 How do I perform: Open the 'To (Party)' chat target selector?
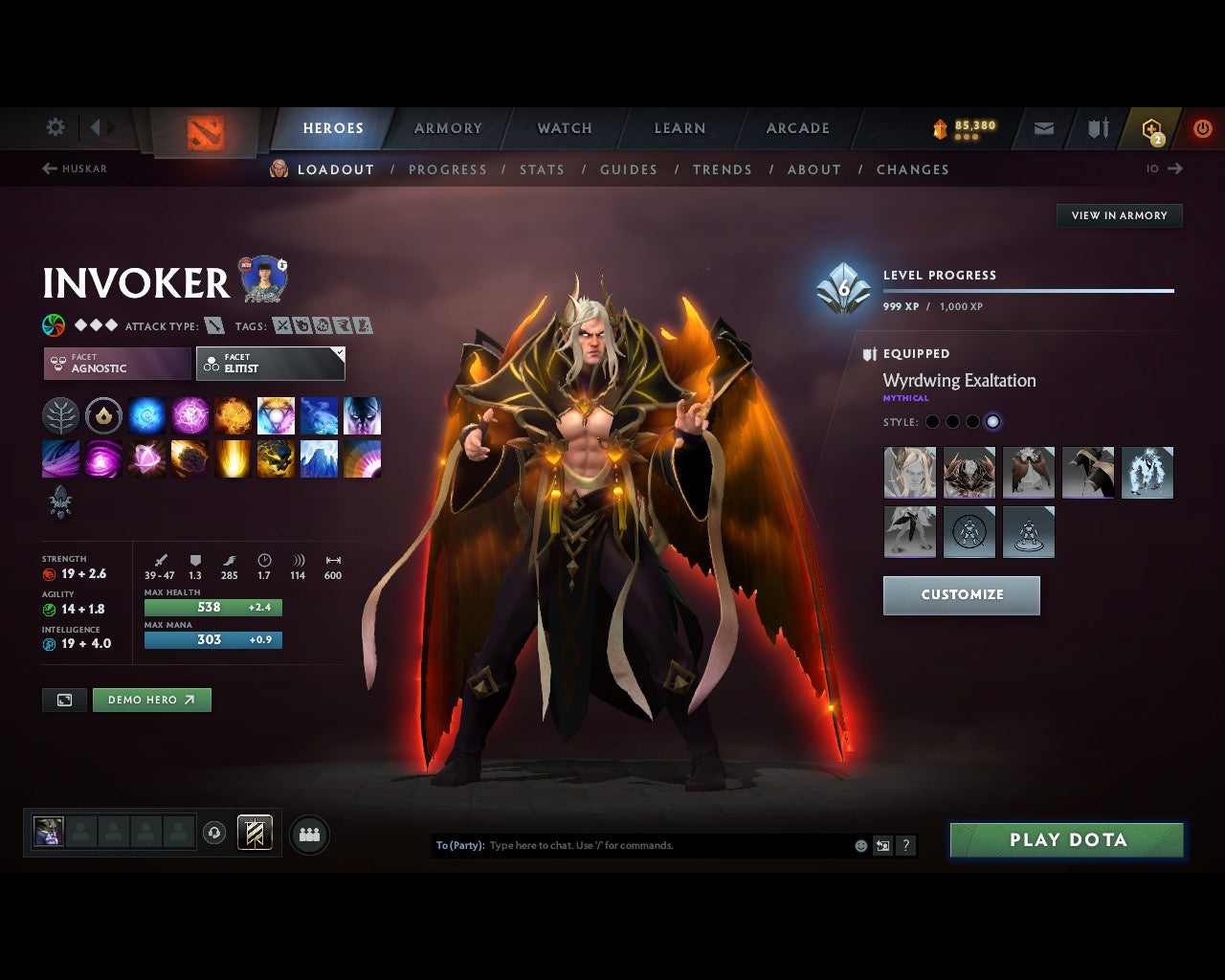coord(457,845)
